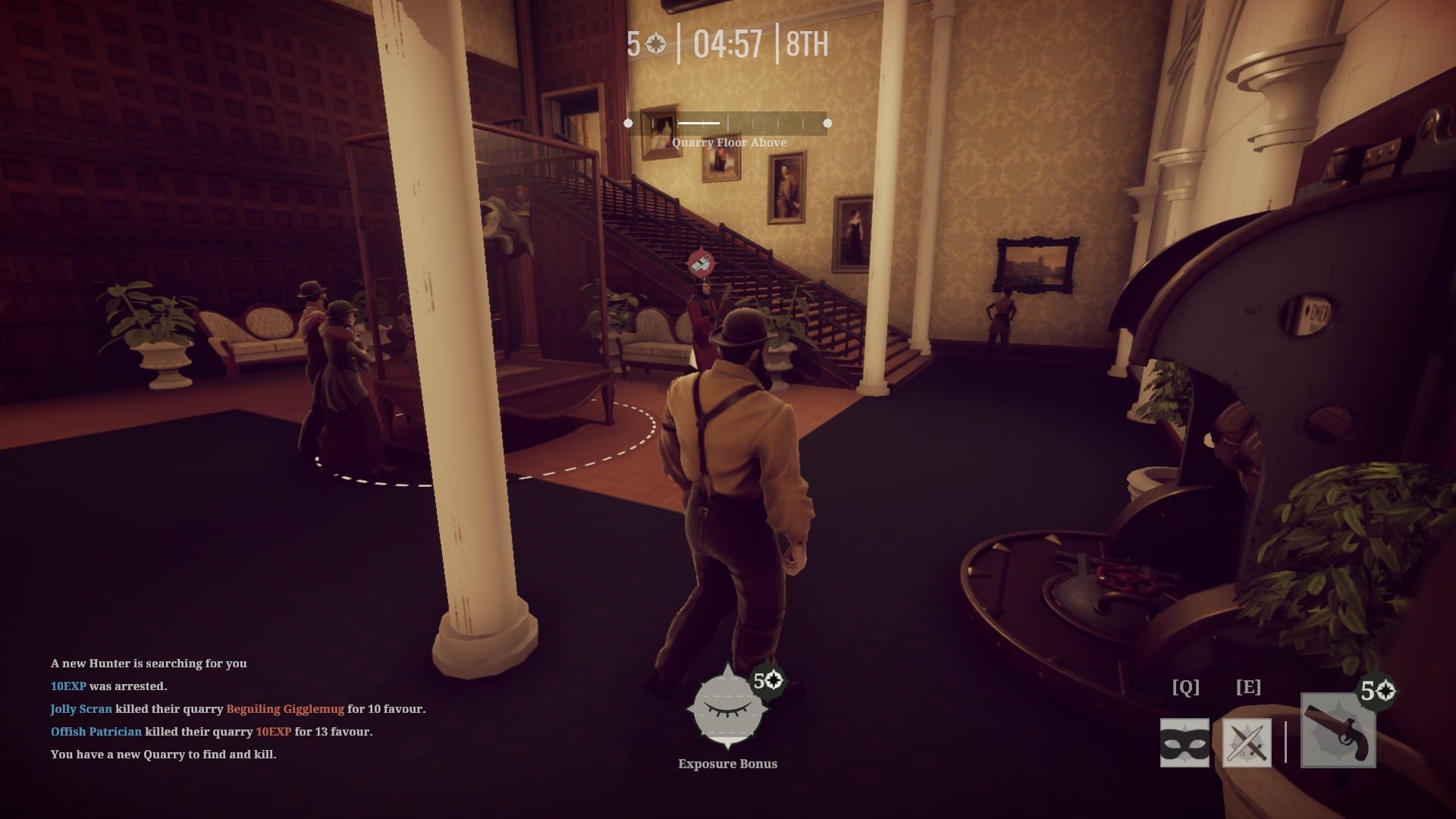The height and width of the screenshot is (819, 1456).
Task: Click the whistle marker above the quarry
Action: (x=701, y=262)
